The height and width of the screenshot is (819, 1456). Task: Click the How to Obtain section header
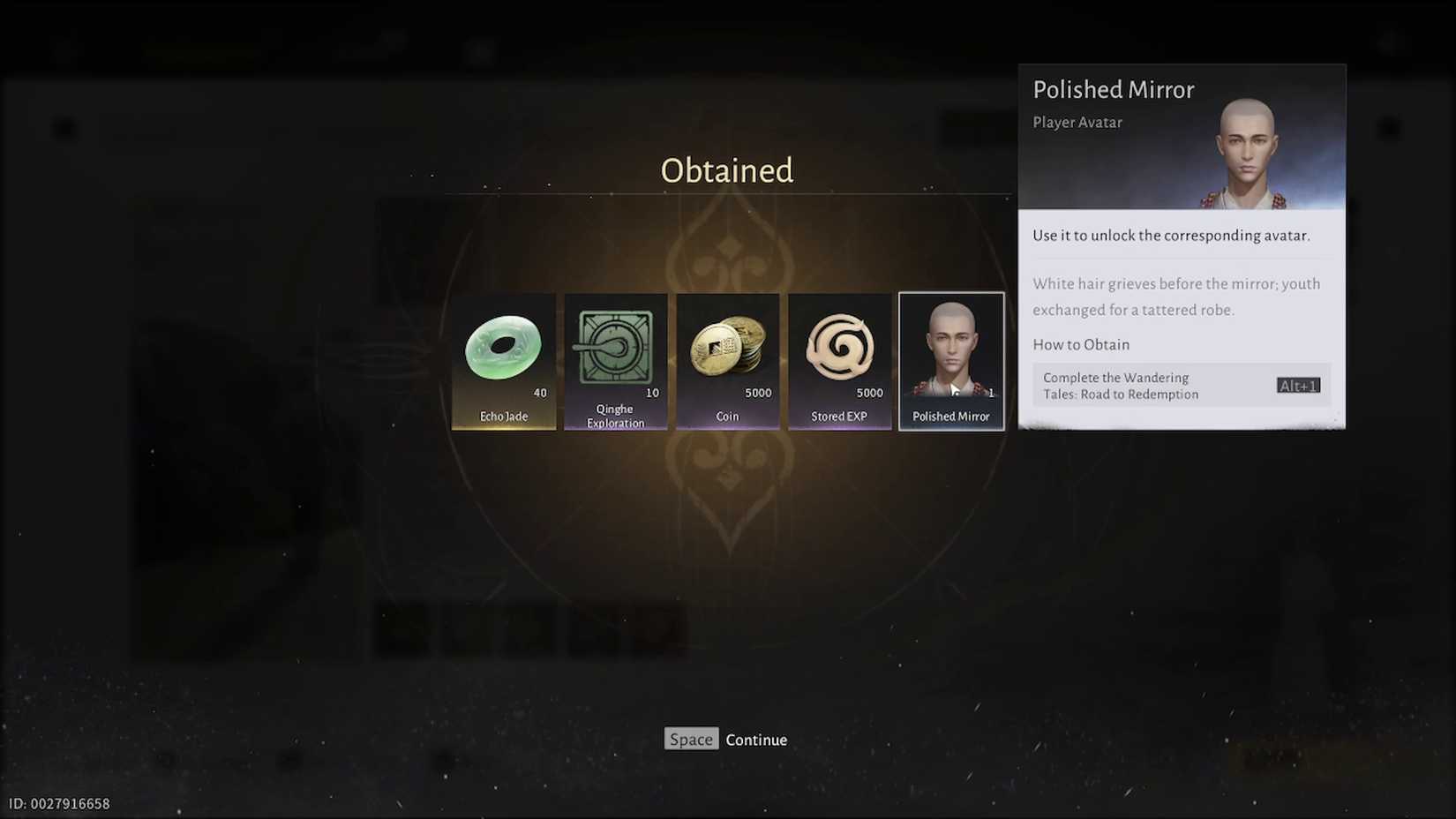coord(1081,344)
